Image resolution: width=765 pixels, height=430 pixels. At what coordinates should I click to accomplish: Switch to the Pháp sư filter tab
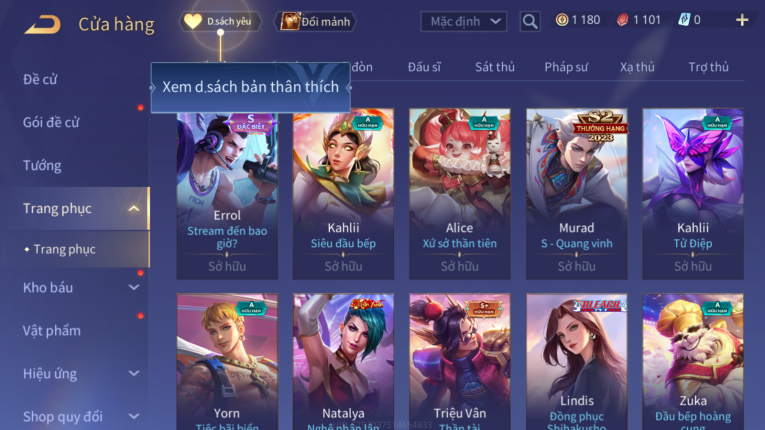(566, 67)
